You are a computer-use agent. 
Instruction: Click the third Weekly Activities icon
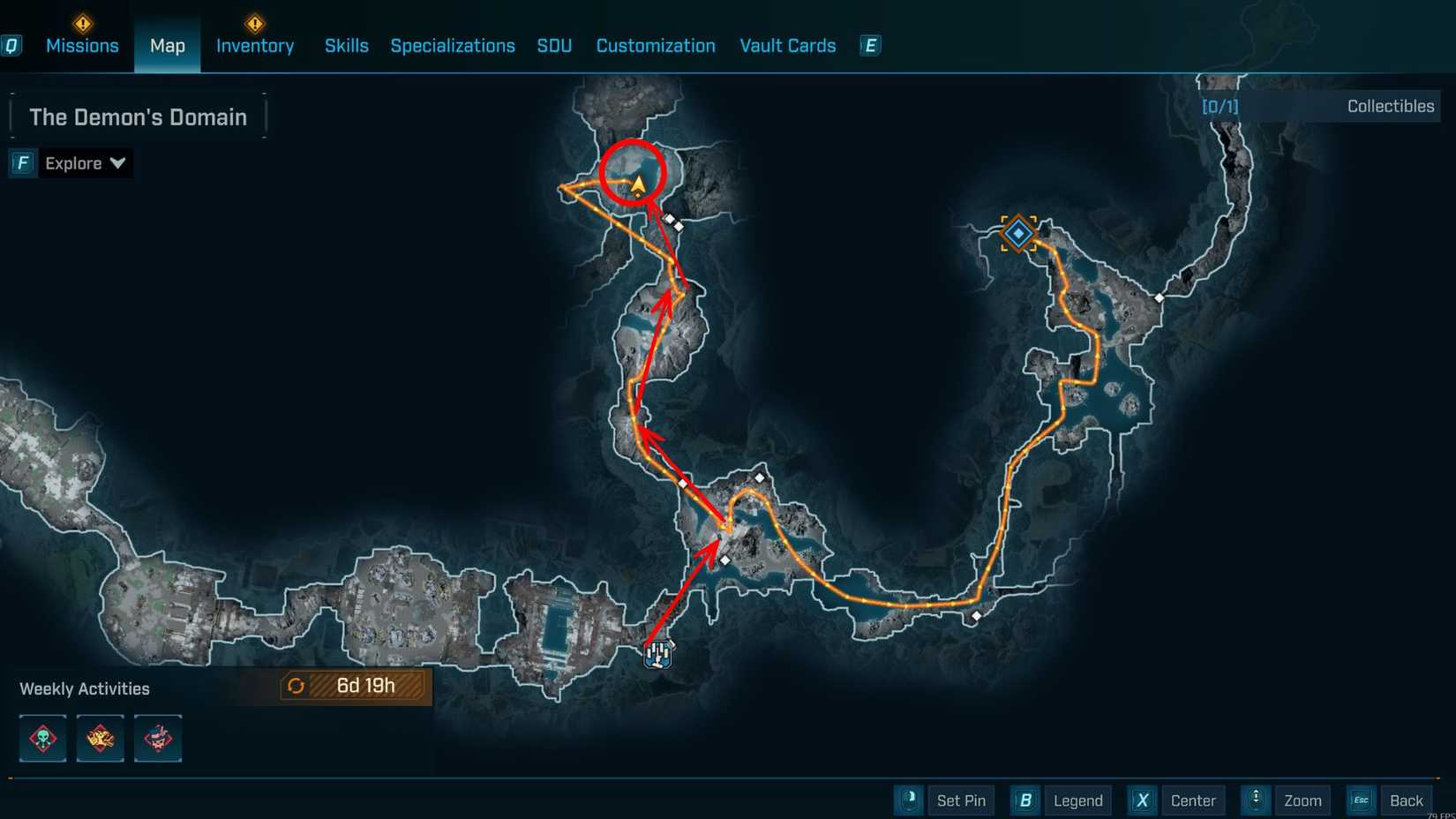(x=157, y=739)
